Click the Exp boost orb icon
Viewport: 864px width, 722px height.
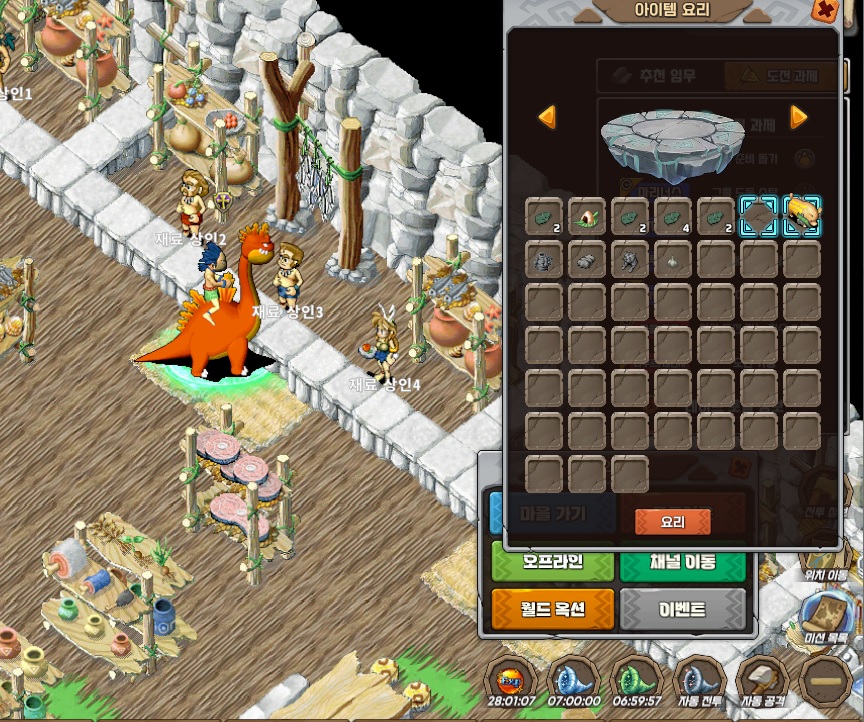[511, 679]
